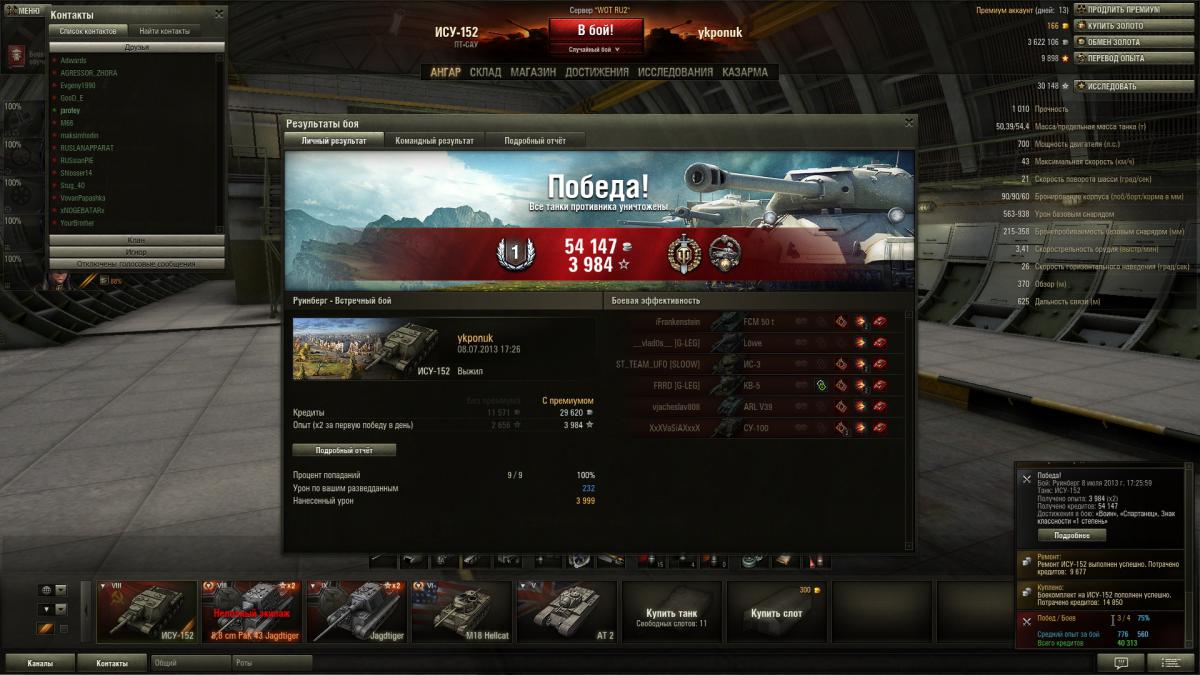Click the Подробный отчёт button under credits
Screen dimensions: 1200x675
[x=344, y=450]
